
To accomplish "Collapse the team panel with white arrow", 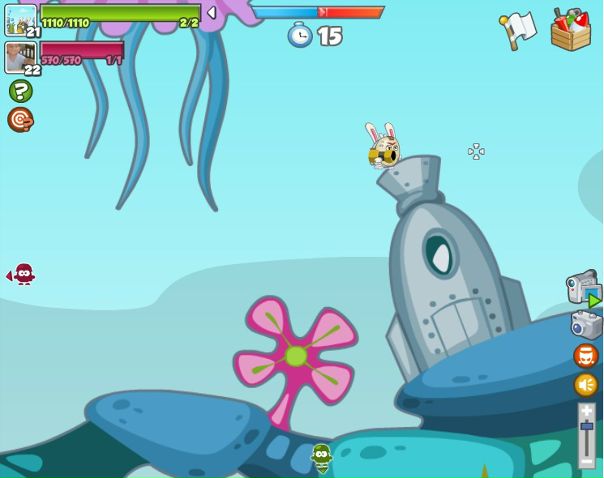I will pyautogui.click(x=211, y=13).
